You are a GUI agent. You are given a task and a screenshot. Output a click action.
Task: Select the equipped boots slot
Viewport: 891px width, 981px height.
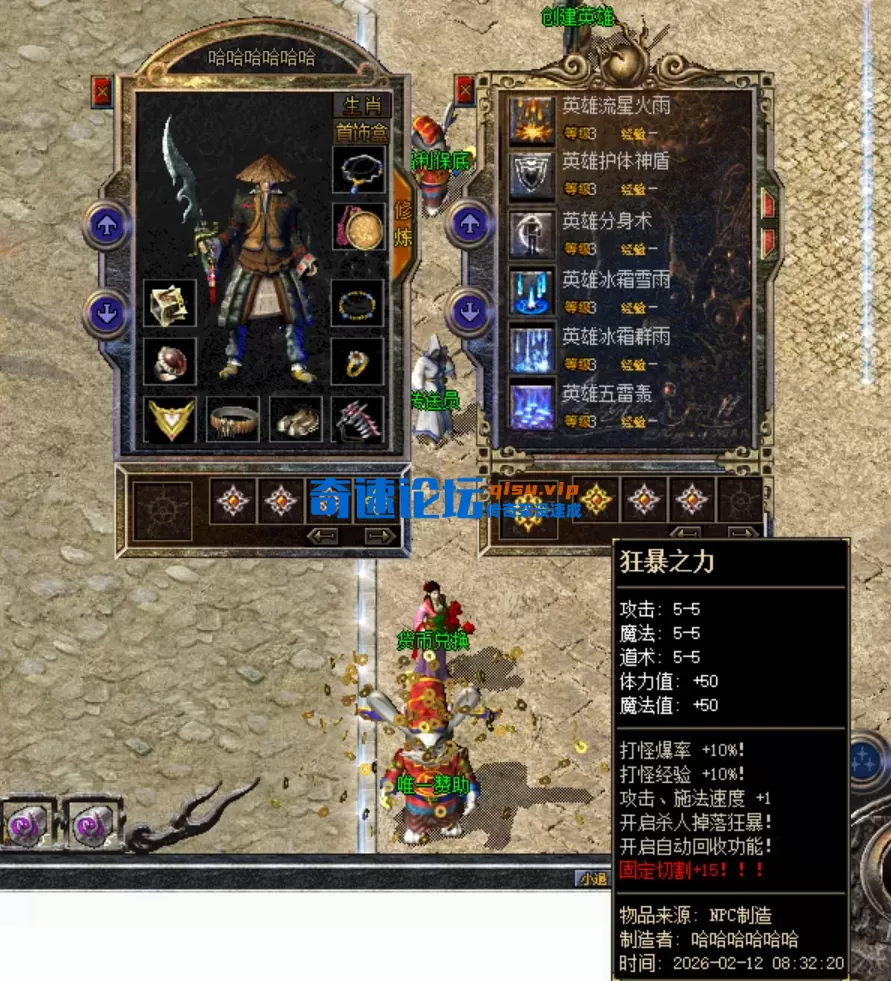point(296,420)
